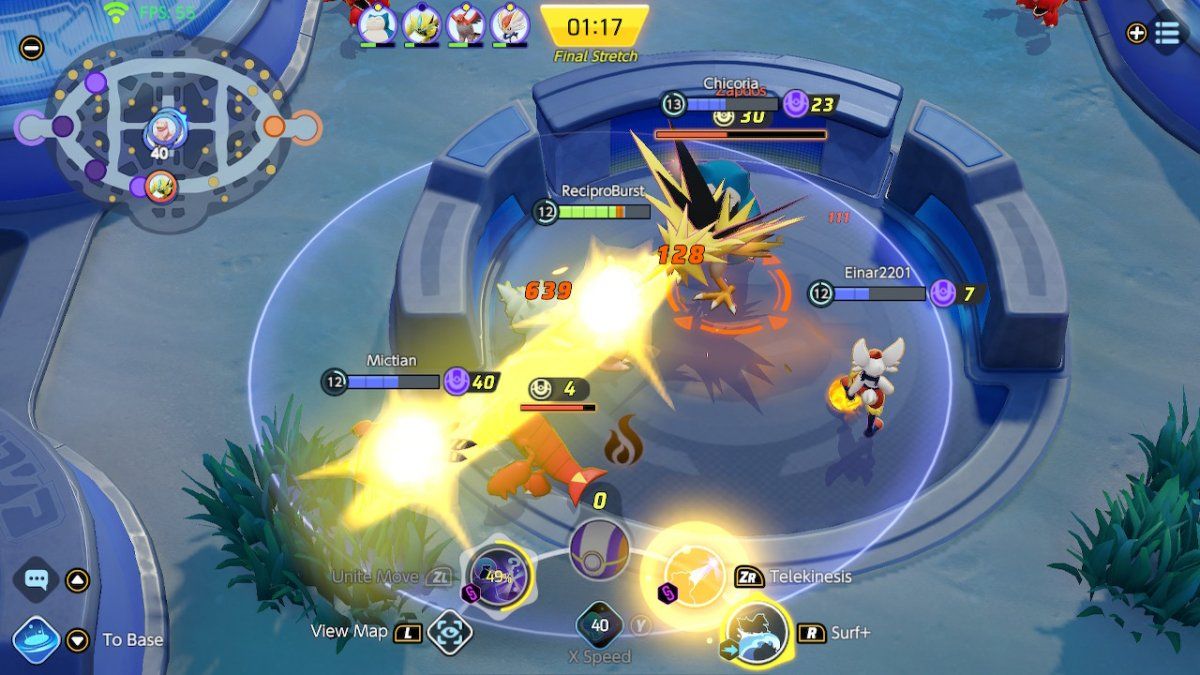Screen dimensions: 1200x675
Task: Click the plus icon beside the menu
Action: pos(1136,33)
